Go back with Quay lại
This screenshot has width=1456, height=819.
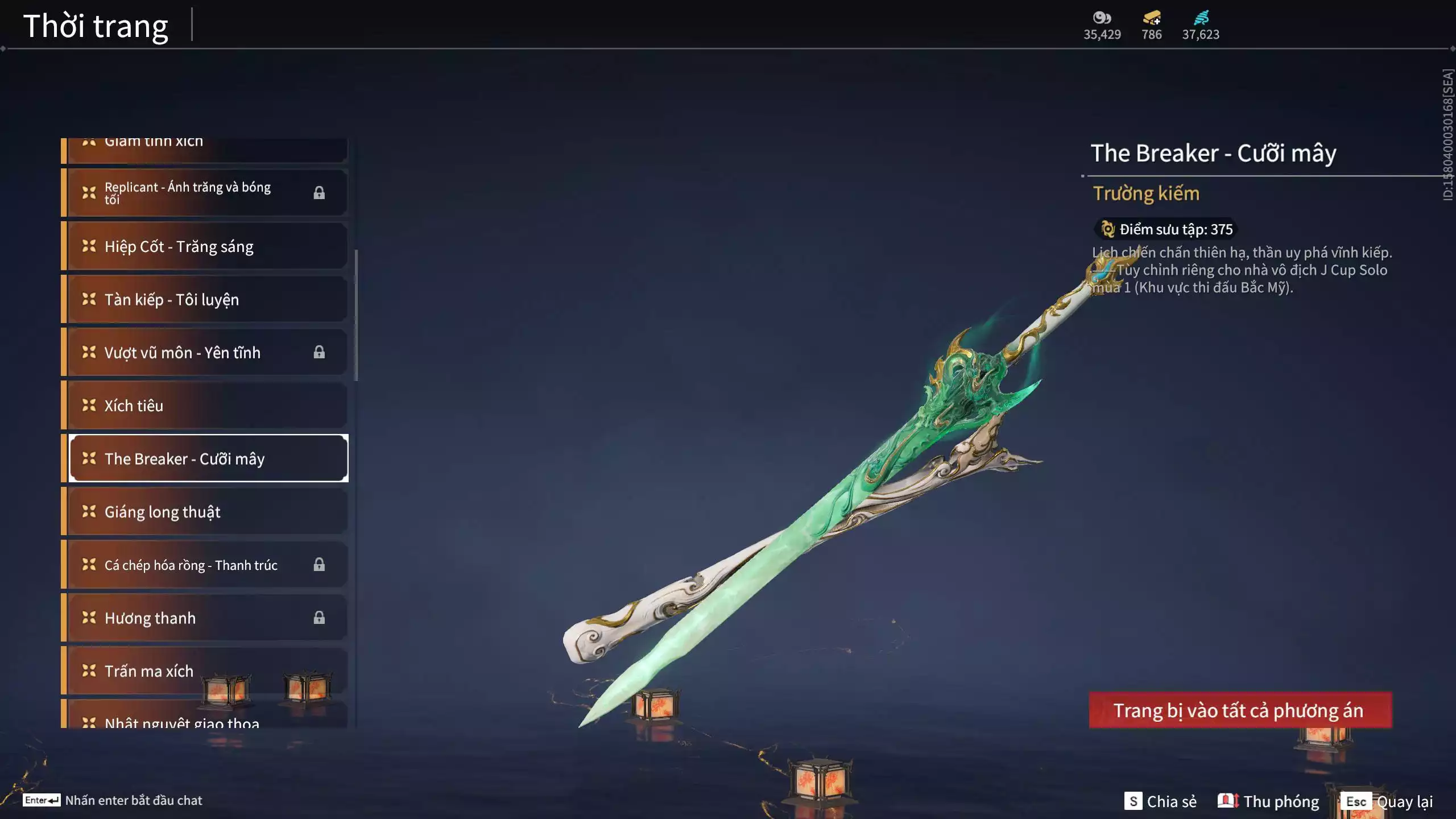click(1389, 801)
